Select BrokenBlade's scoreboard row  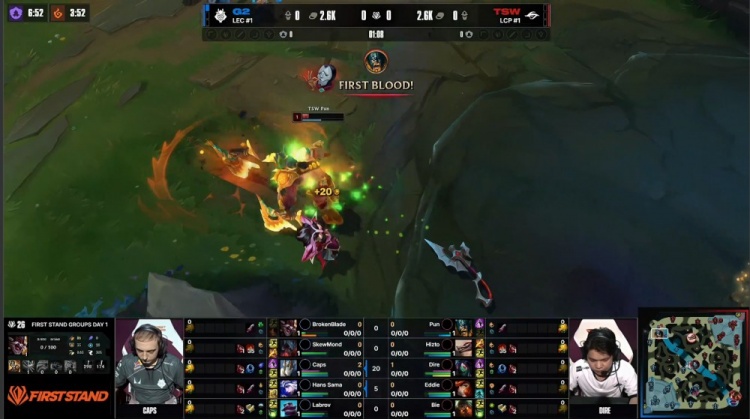pyautogui.click(x=325, y=327)
